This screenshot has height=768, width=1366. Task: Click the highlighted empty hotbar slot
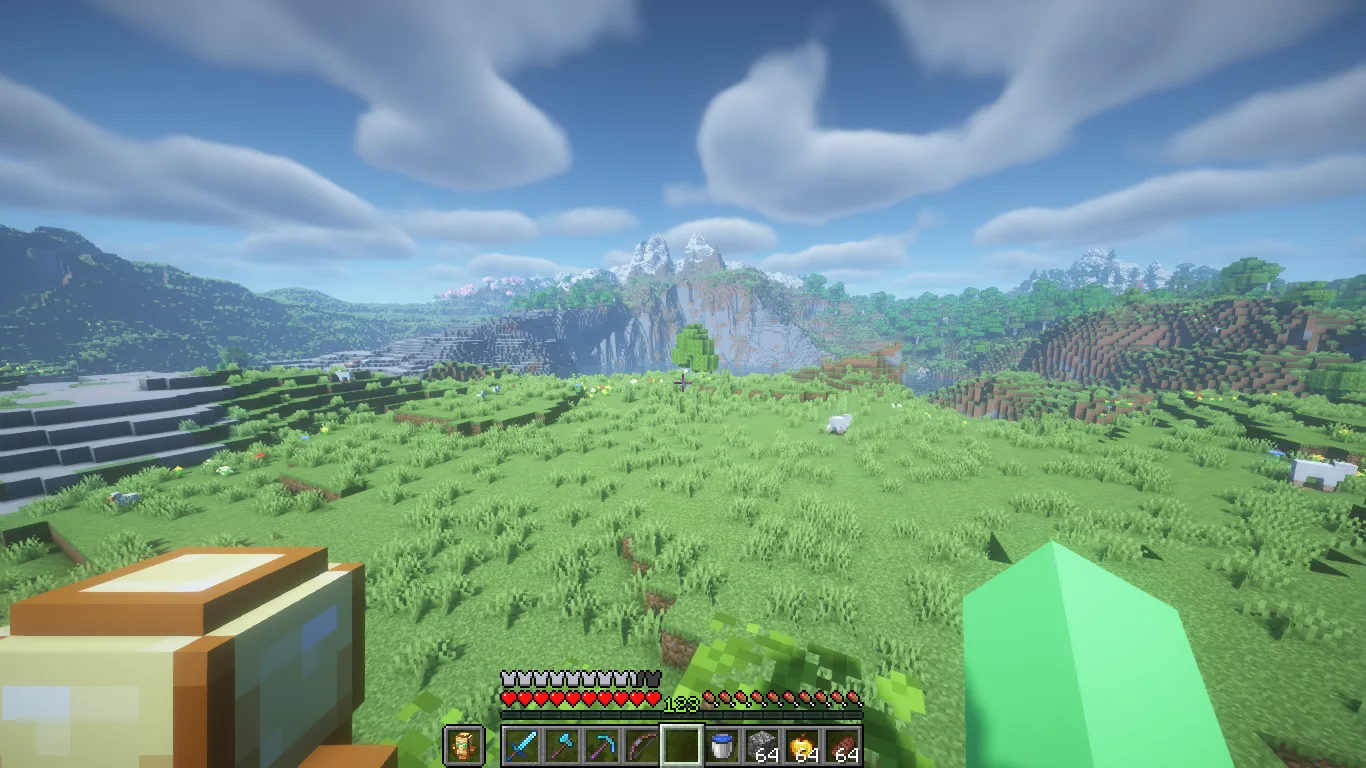coord(682,746)
